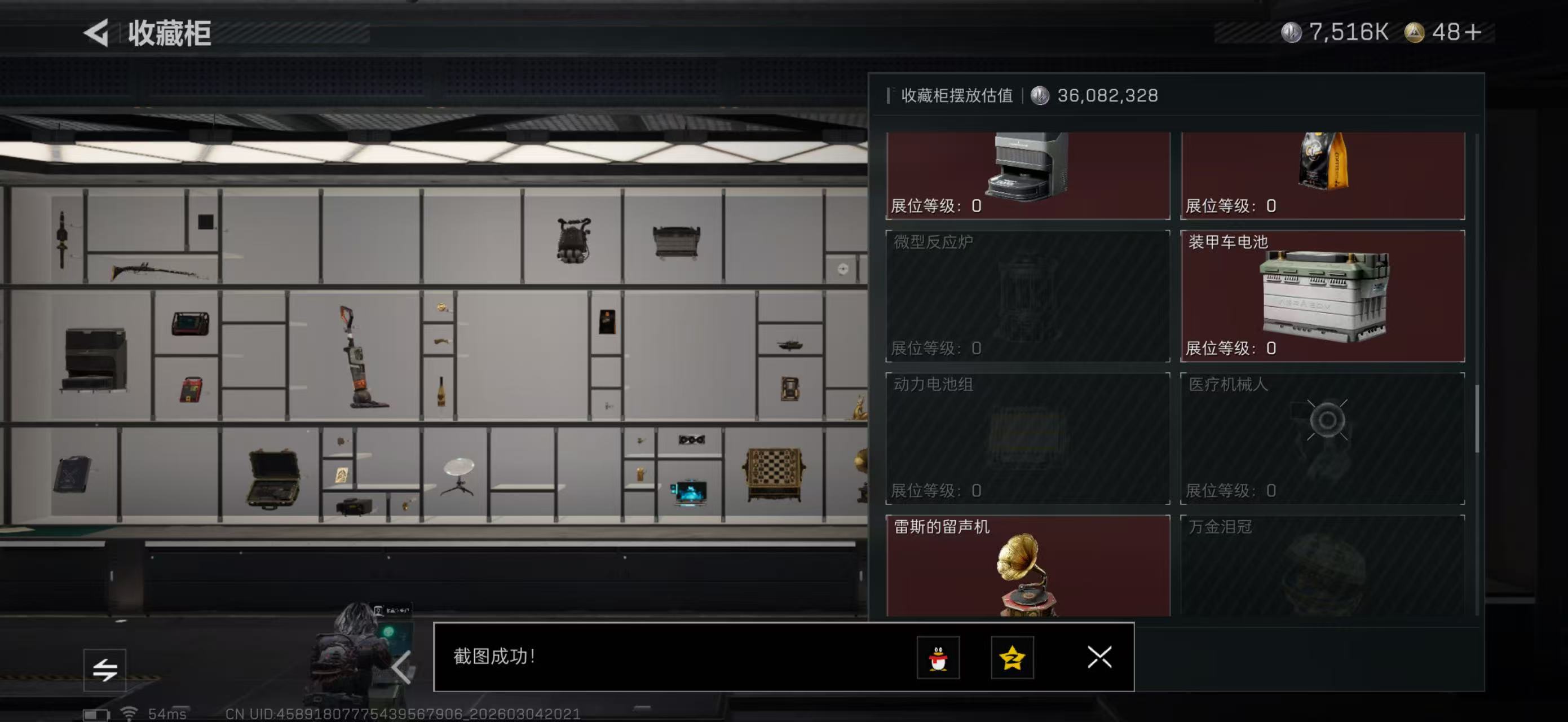Share screenshot to QZone star icon
1568x722 pixels.
tap(1014, 658)
